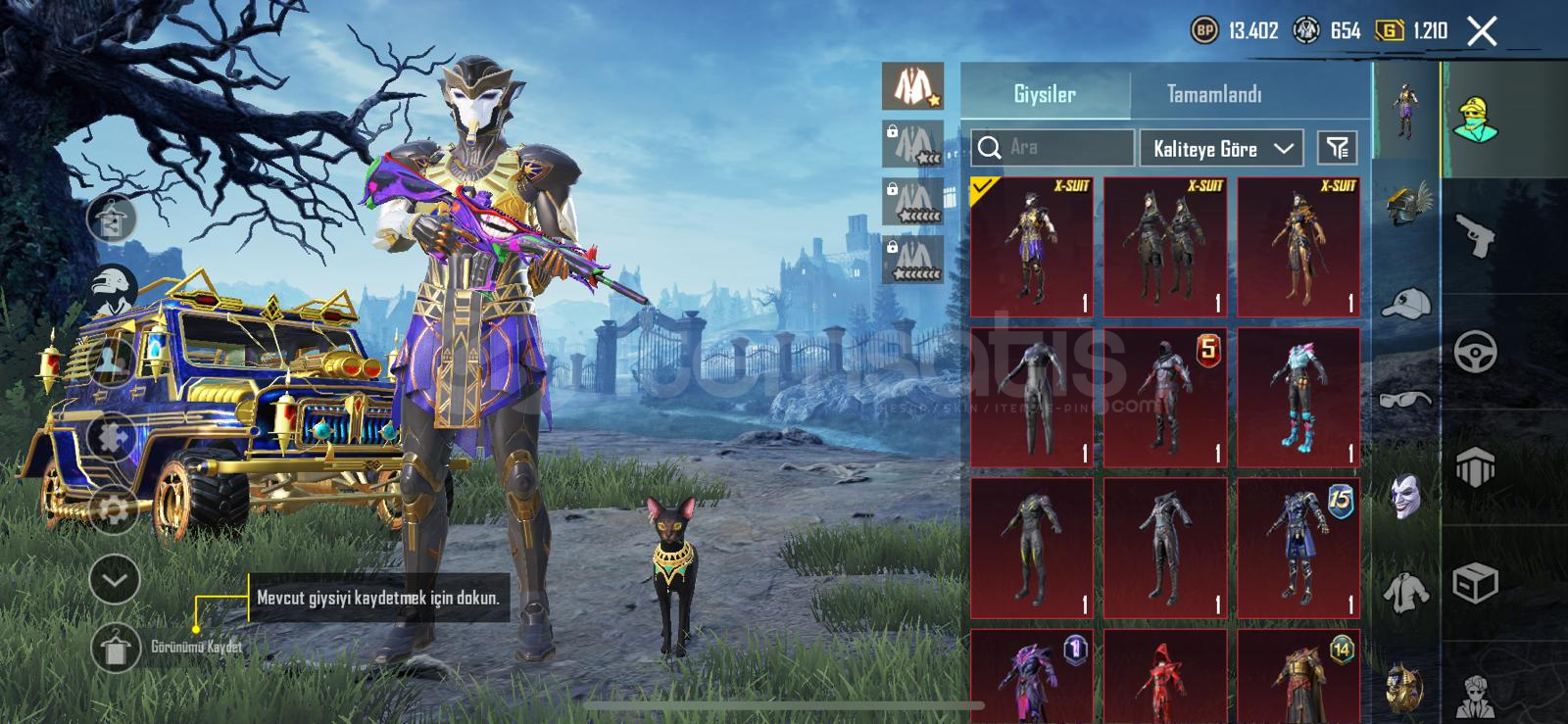Select the first outfit preset slot

(x=912, y=87)
